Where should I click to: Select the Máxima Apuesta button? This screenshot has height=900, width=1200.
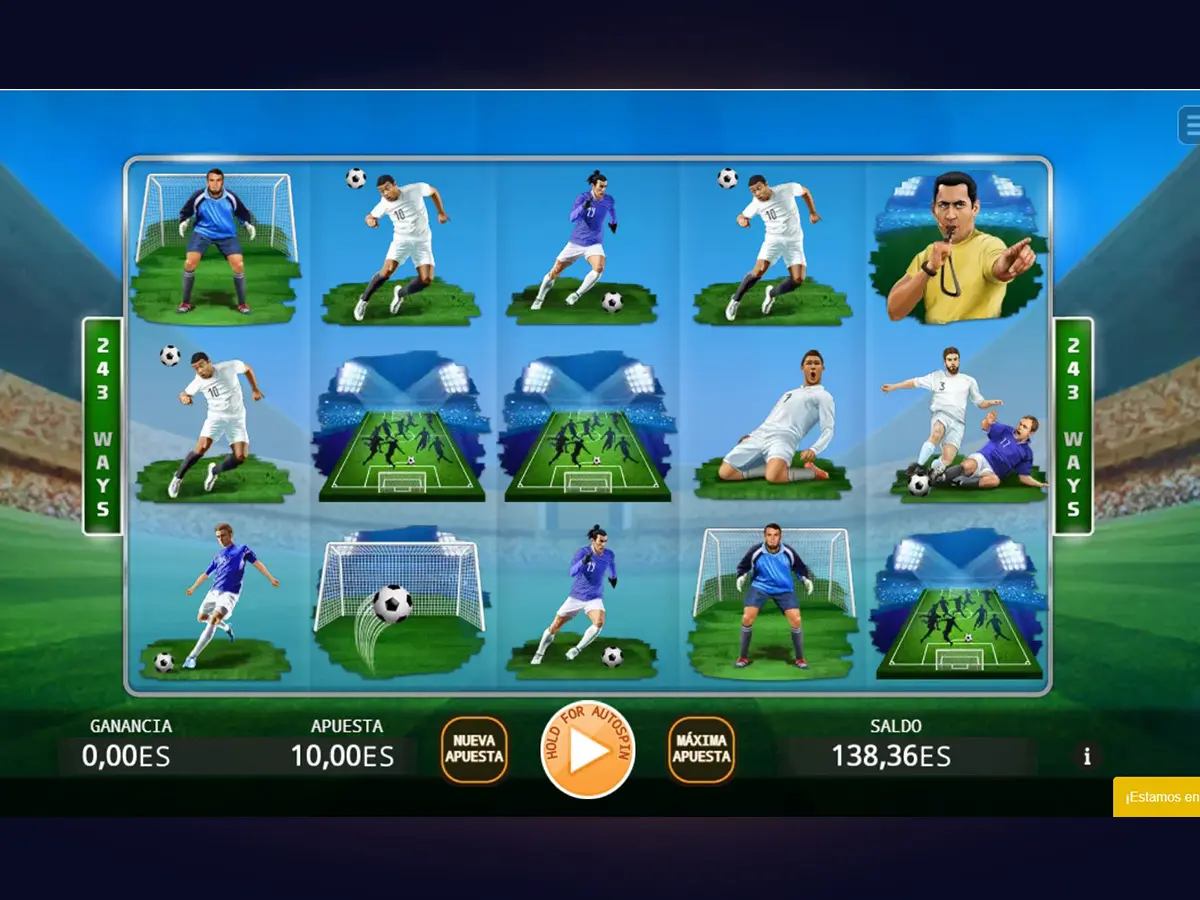pyautogui.click(x=701, y=750)
